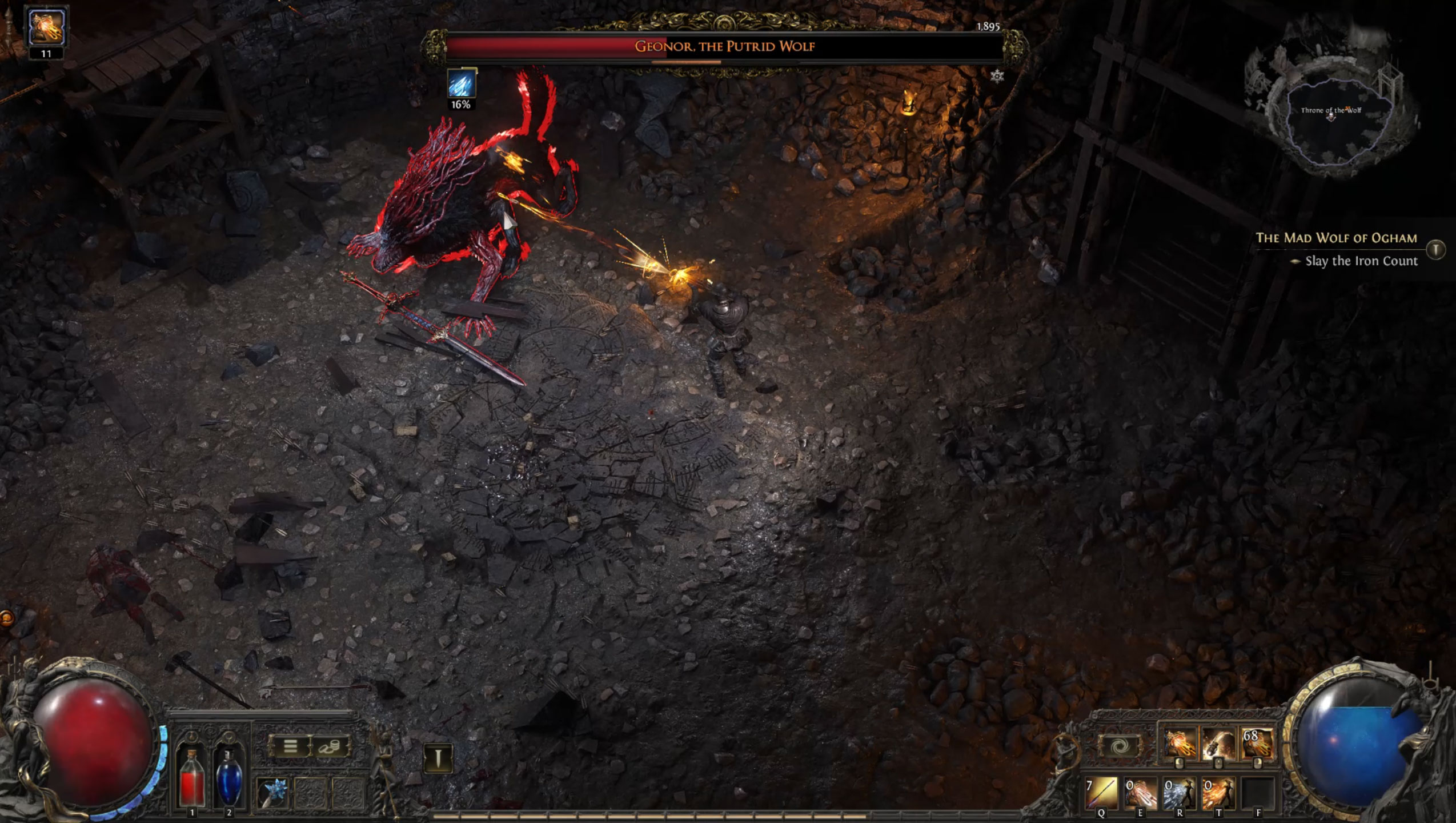
Task: Click the fiery buff icon showing 11
Action: [x=47, y=27]
